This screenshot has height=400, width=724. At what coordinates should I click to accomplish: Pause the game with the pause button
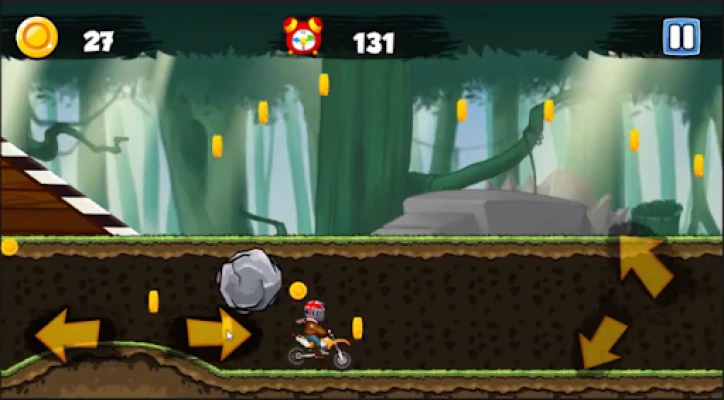pos(681,38)
